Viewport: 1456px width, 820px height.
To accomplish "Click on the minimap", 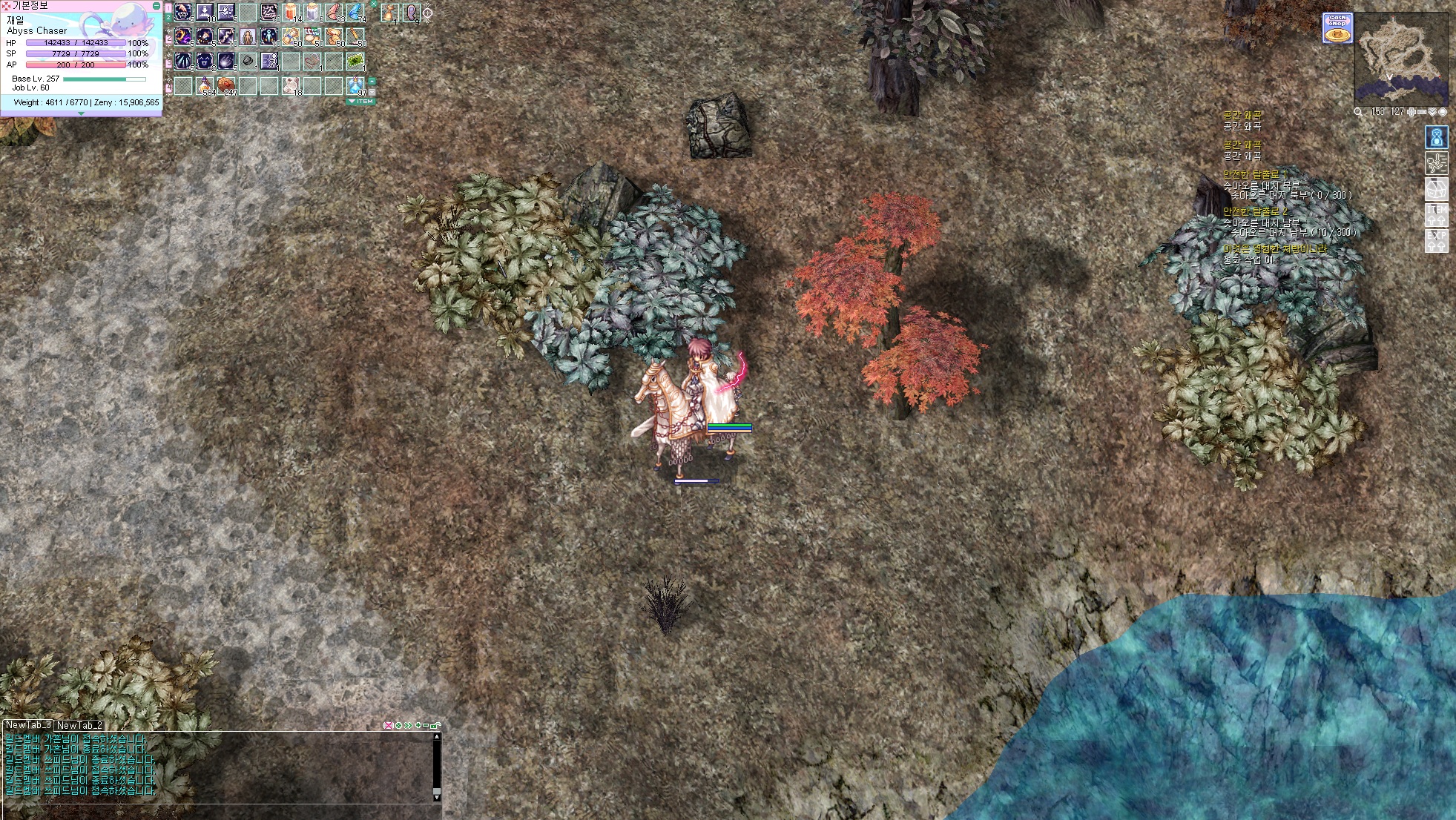I will pyautogui.click(x=1401, y=58).
